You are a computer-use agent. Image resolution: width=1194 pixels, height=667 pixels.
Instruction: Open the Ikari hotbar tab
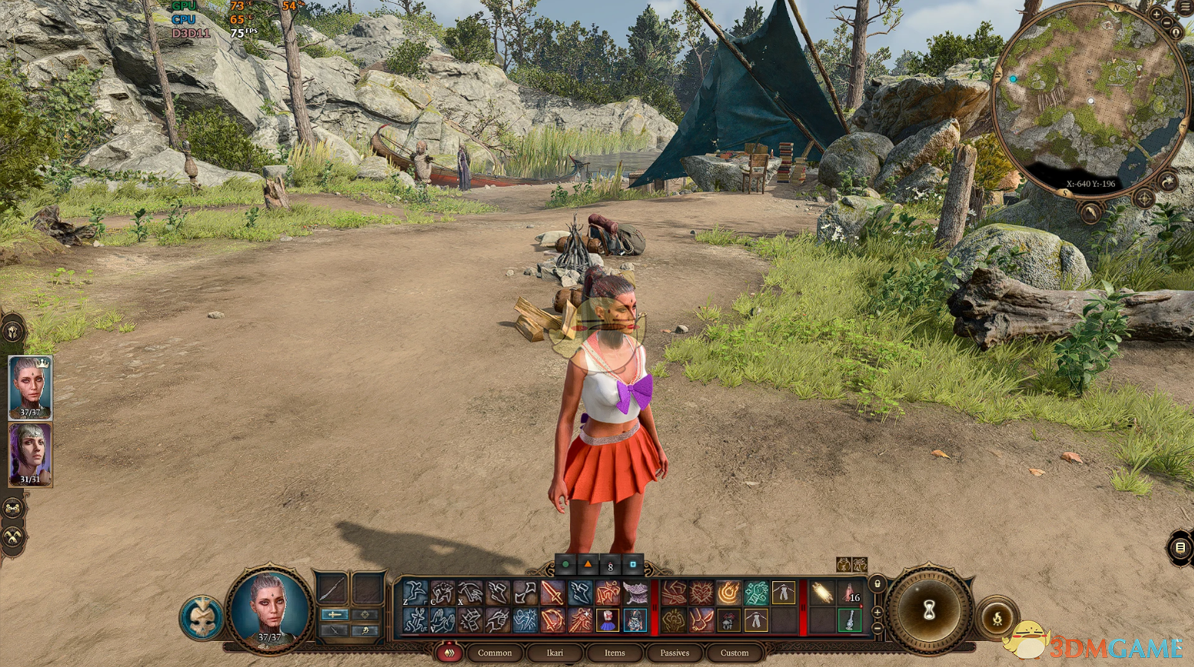[x=554, y=653]
